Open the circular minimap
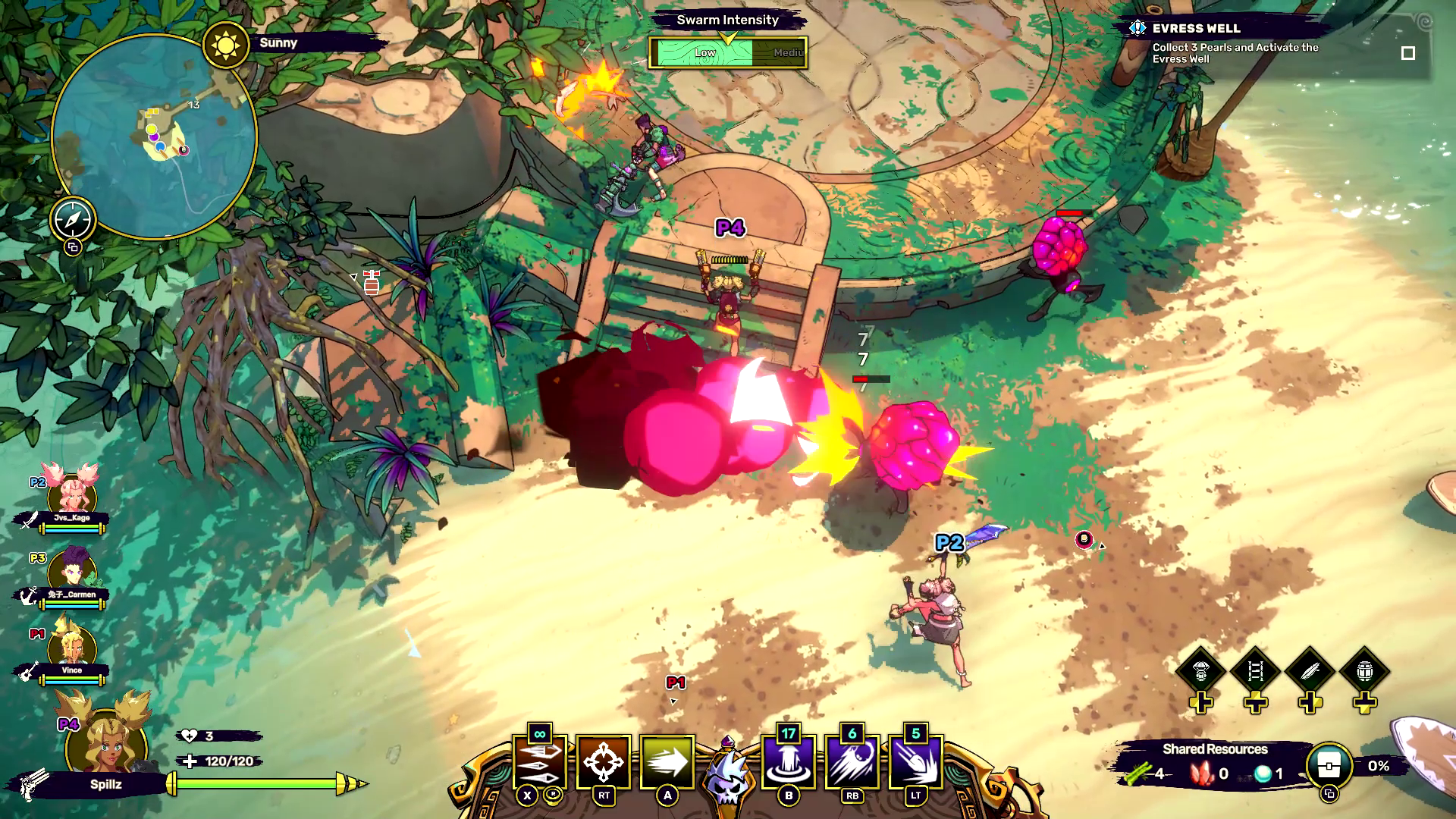This screenshot has width=1456, height=819. (155, 136)
